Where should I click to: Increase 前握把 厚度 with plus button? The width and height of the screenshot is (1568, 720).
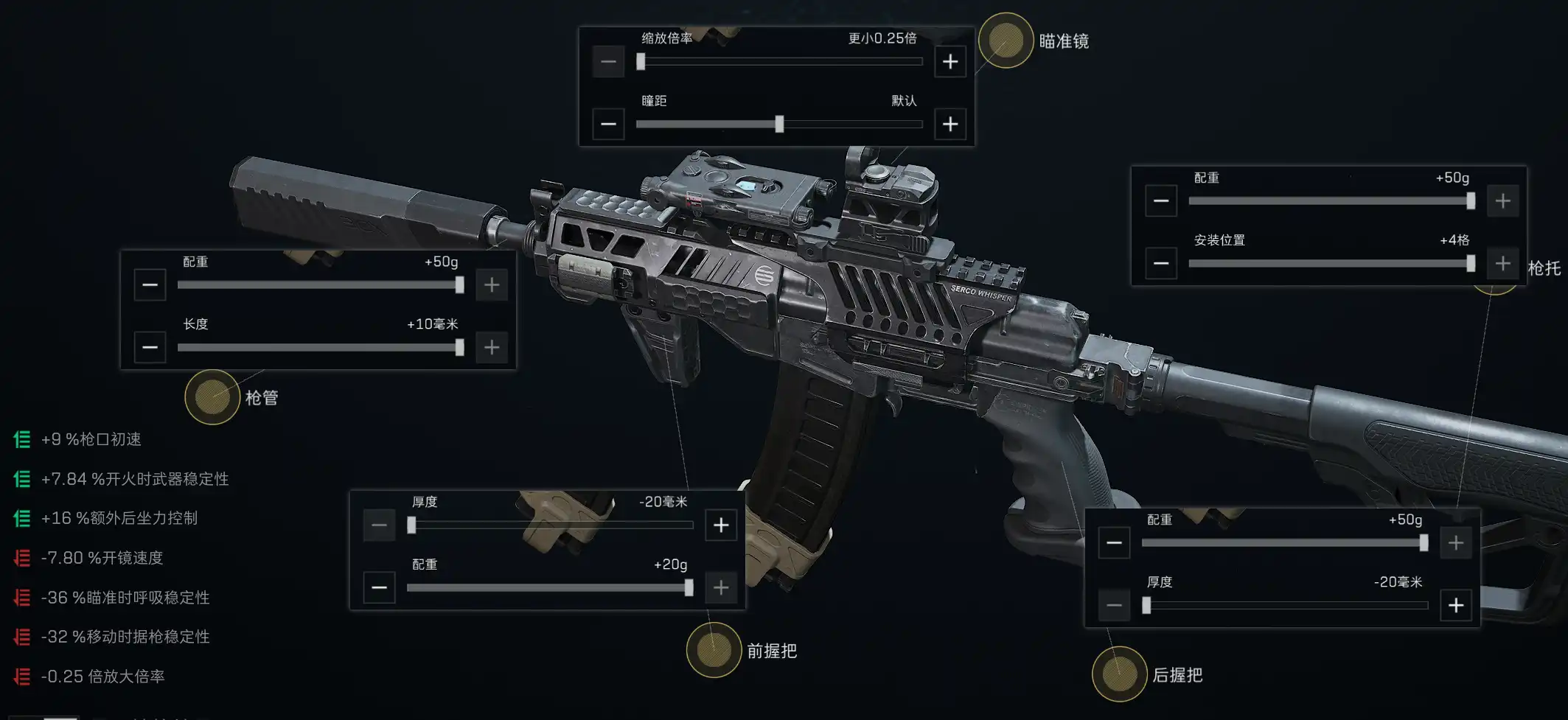pyautogui.click(x=721, y=525)
